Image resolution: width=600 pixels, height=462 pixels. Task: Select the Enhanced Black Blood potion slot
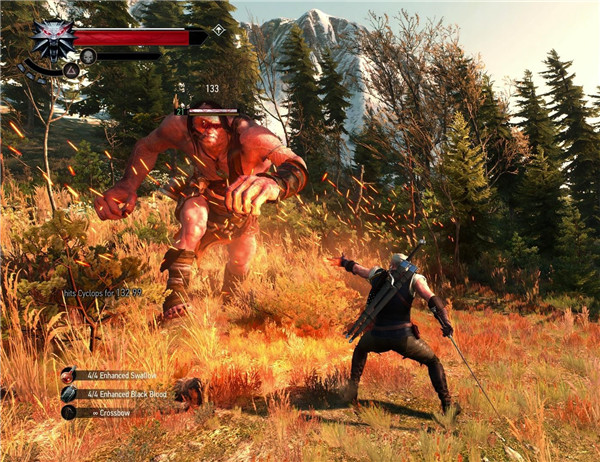coord(68,394)
